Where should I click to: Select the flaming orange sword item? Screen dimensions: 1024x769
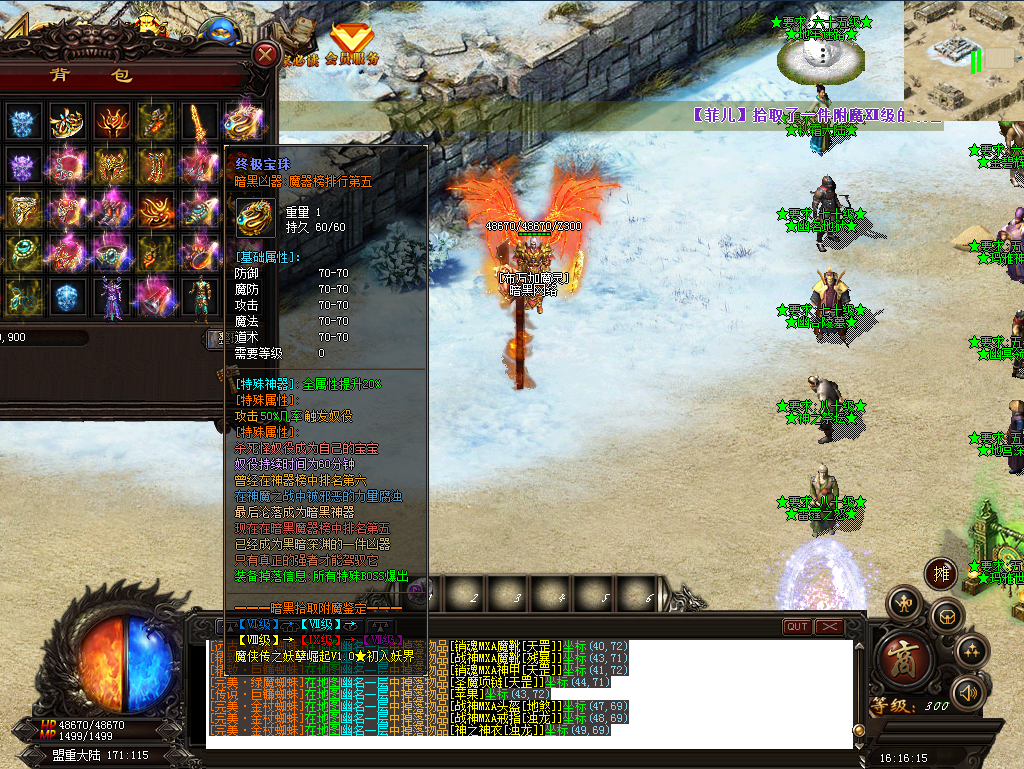(x=198, y=122)
